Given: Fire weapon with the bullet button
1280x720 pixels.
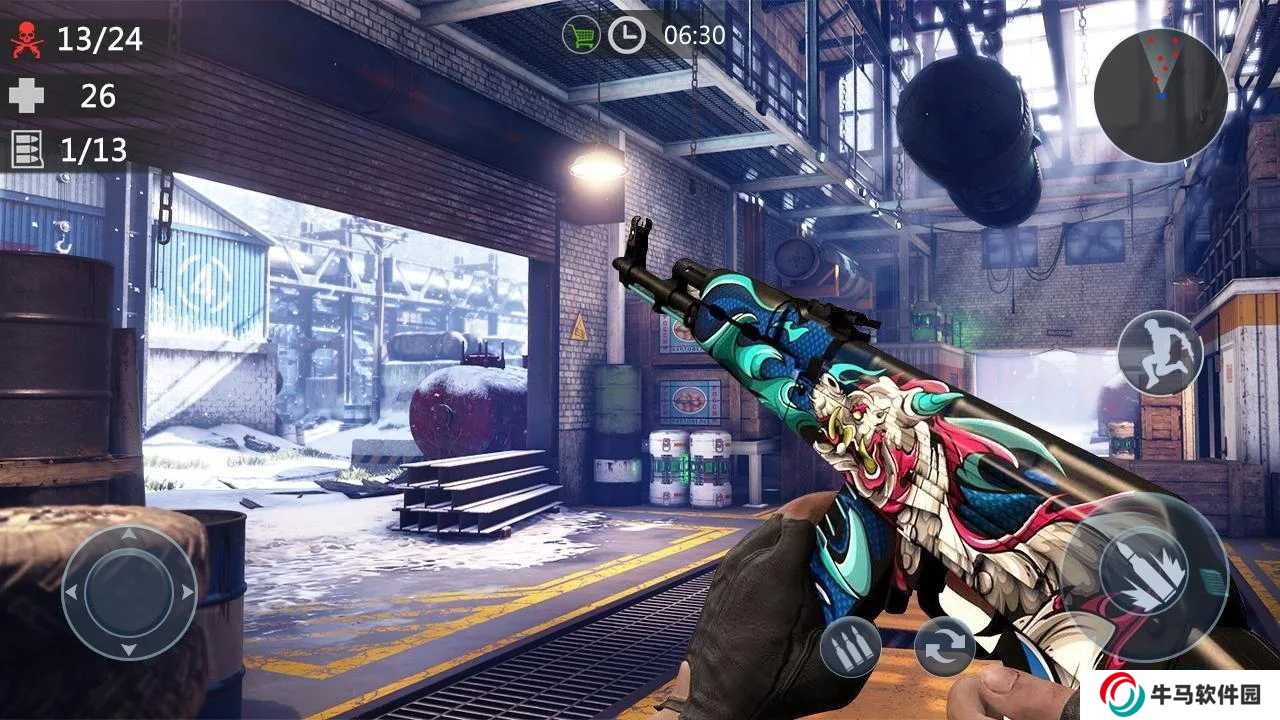Looking at the screenshot, I should [x=1144, y=576].
